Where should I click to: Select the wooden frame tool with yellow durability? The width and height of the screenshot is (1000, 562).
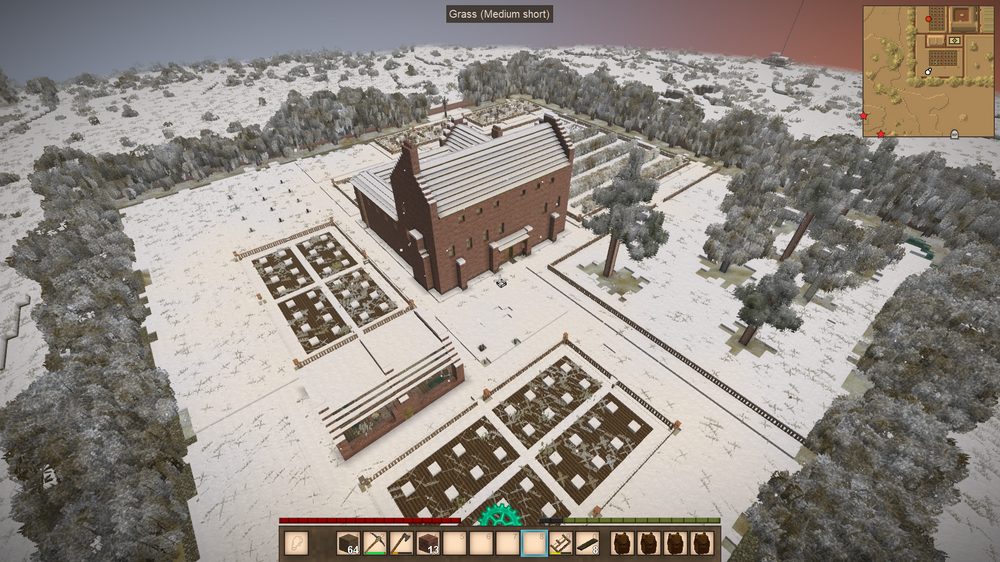(561, 543)
